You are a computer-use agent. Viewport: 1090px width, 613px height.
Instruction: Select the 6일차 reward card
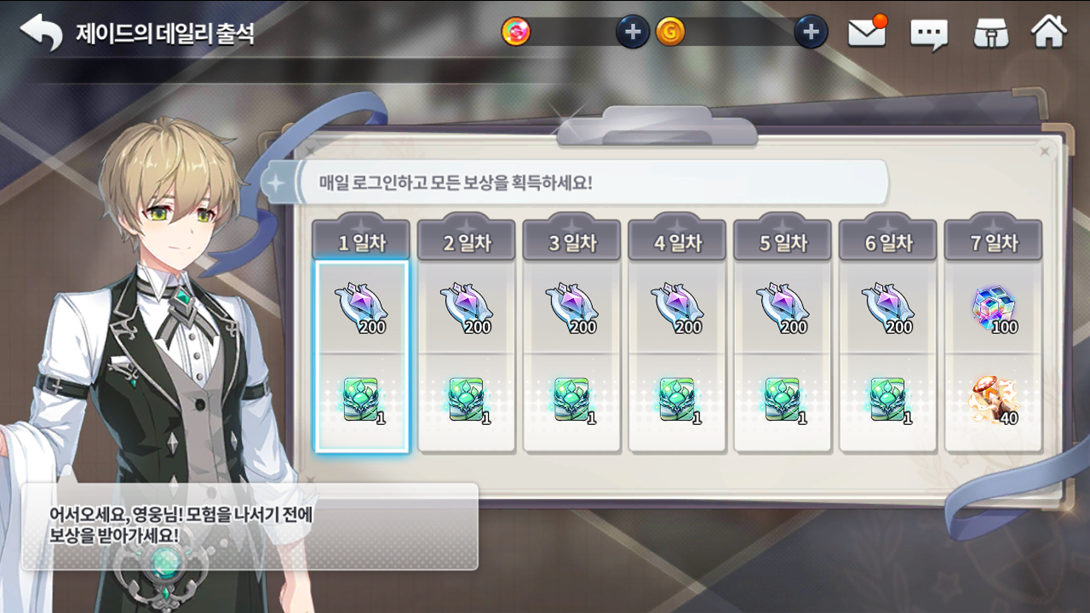click(x=888, y=356)
